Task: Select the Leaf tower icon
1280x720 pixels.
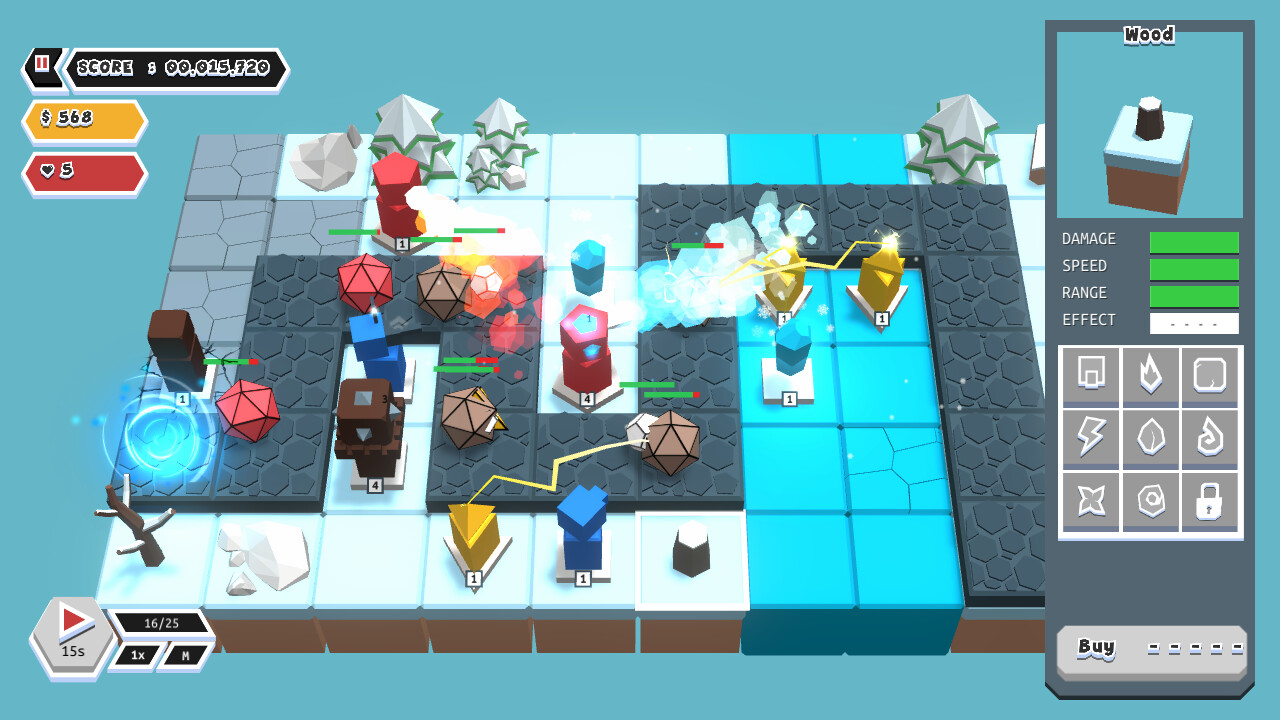Action: [x=1150, y=438]
